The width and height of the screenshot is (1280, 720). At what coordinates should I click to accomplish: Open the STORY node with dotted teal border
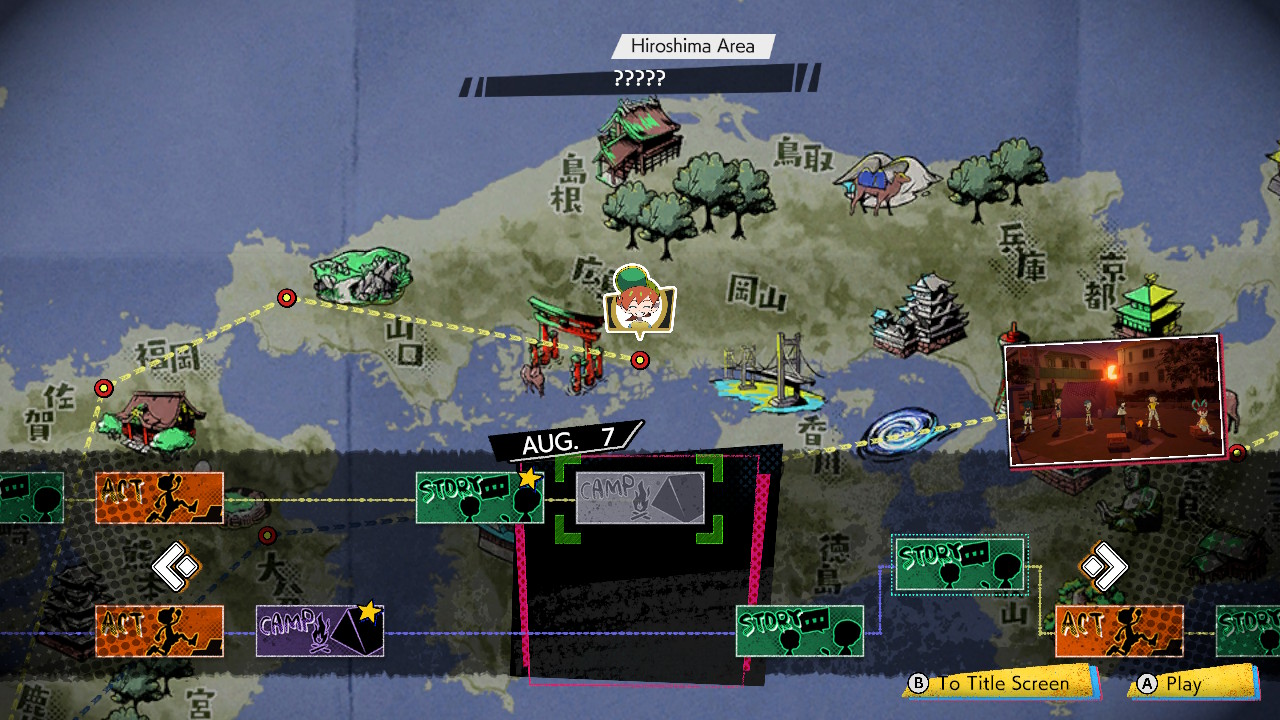click(x=959, y=565)
